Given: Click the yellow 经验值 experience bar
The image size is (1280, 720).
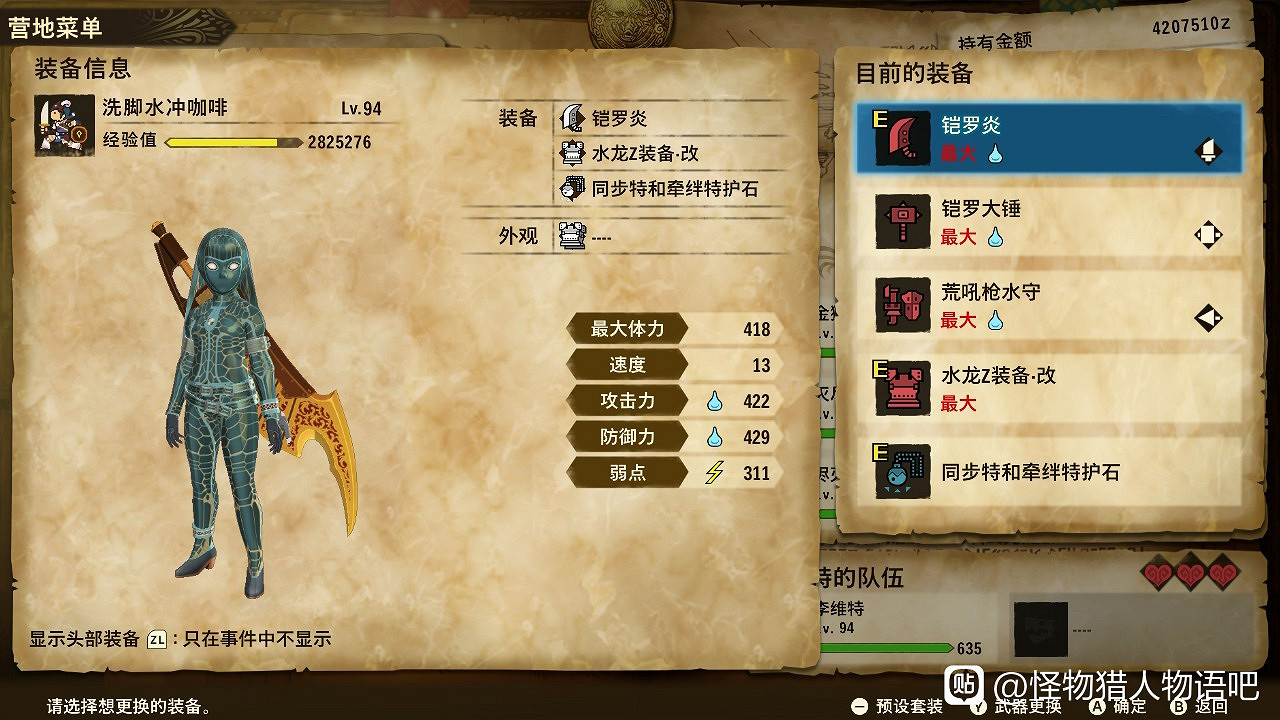Looking at the screenshot, I should coord(222,143).
